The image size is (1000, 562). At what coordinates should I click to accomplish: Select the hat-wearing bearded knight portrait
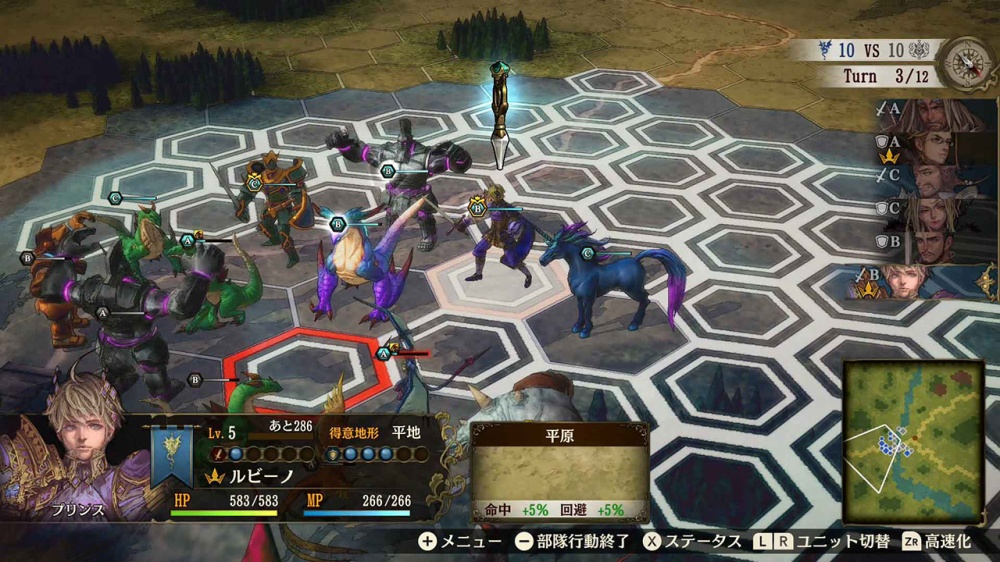(938, 180)
